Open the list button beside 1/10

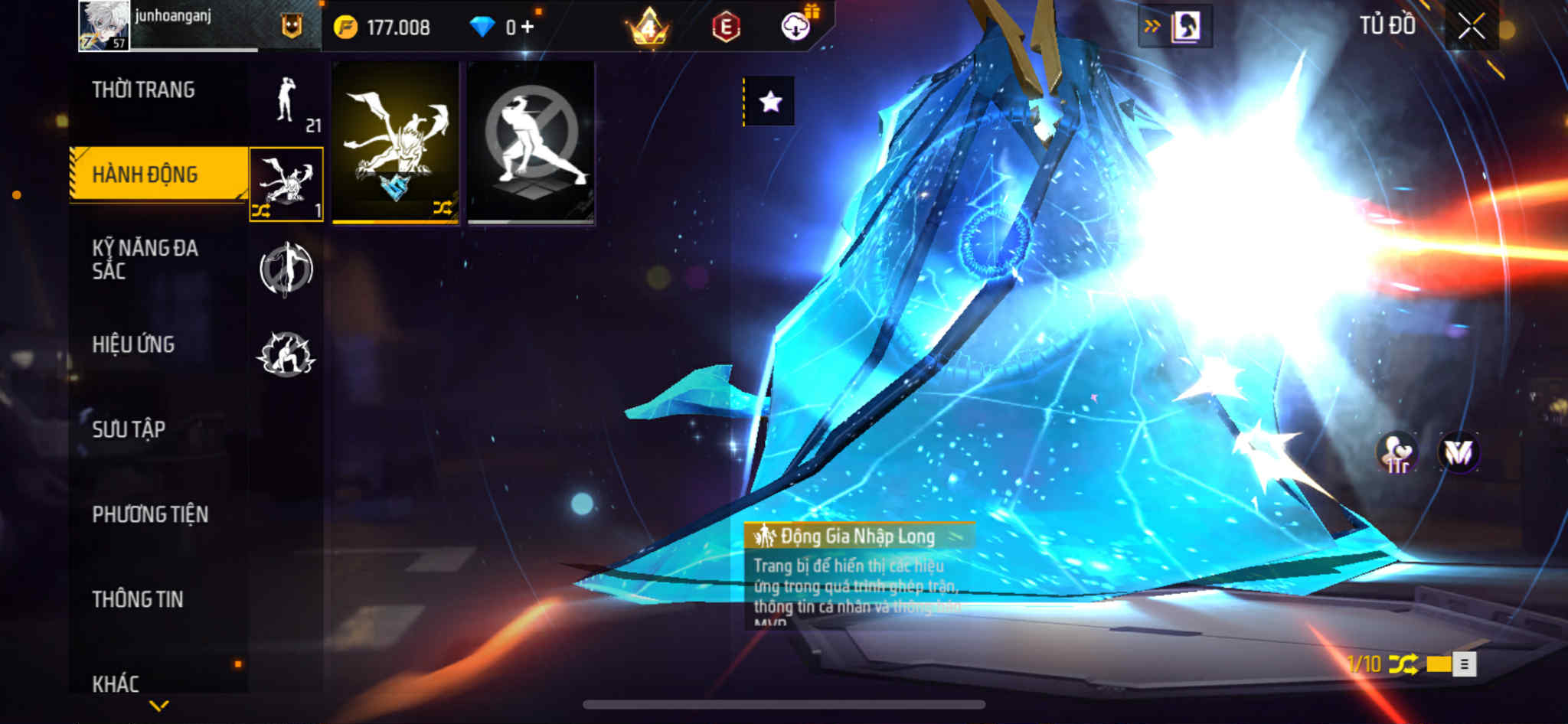click(1464, 664)
